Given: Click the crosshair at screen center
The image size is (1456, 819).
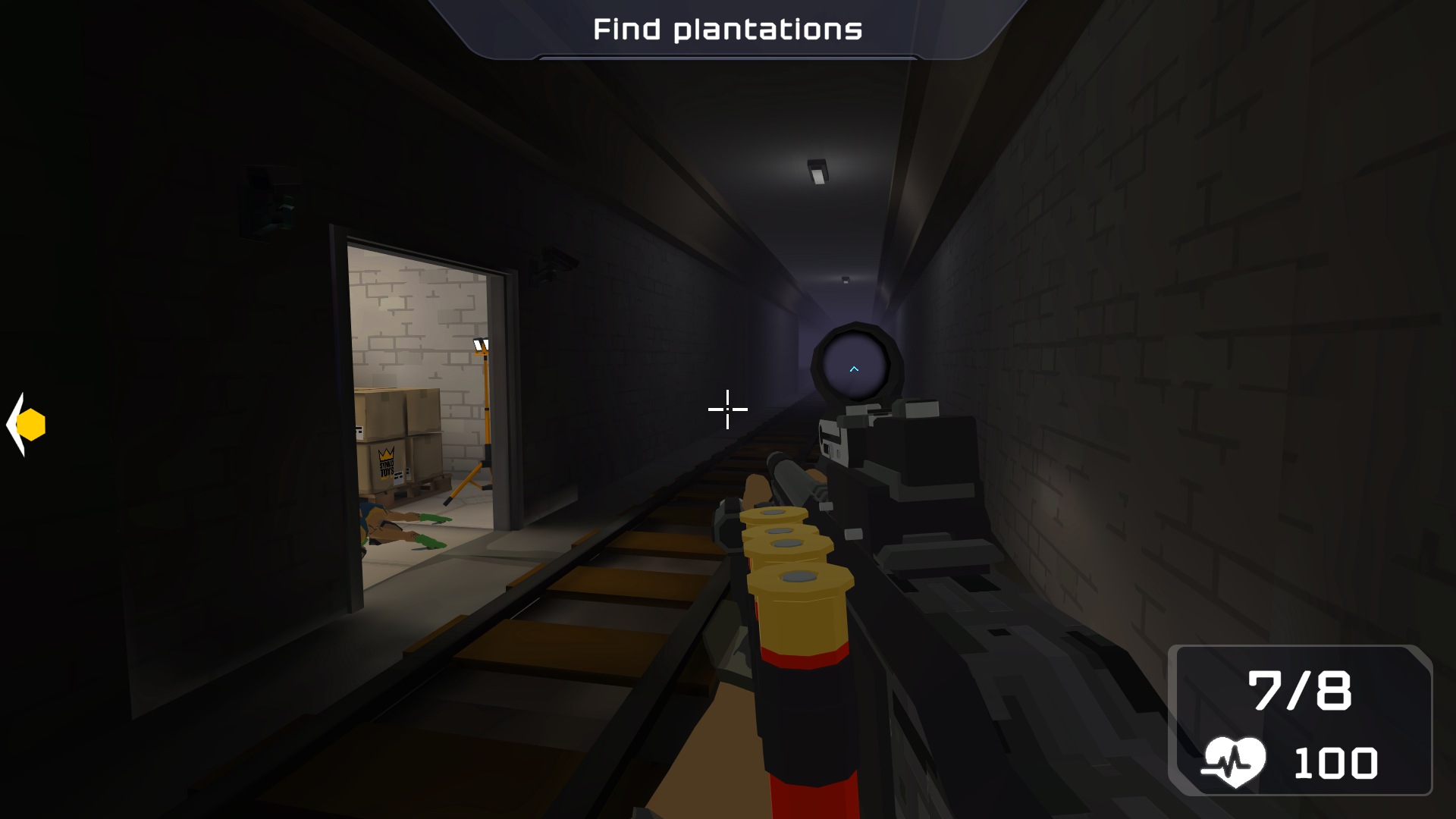Looking at the screenshot, I should (726, 409).
